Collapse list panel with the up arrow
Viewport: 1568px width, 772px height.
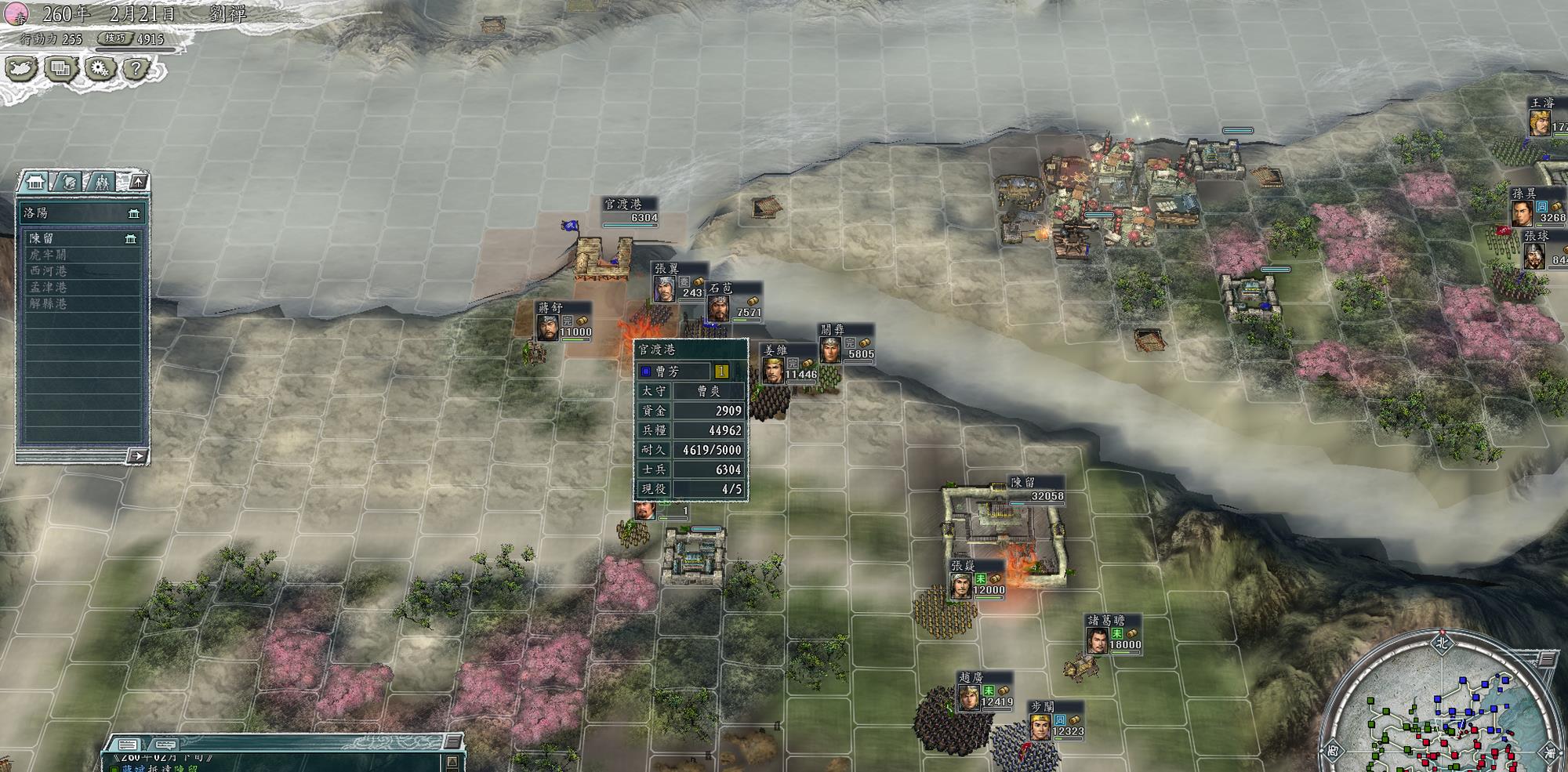pyautogui.click(x=138, y=183)
